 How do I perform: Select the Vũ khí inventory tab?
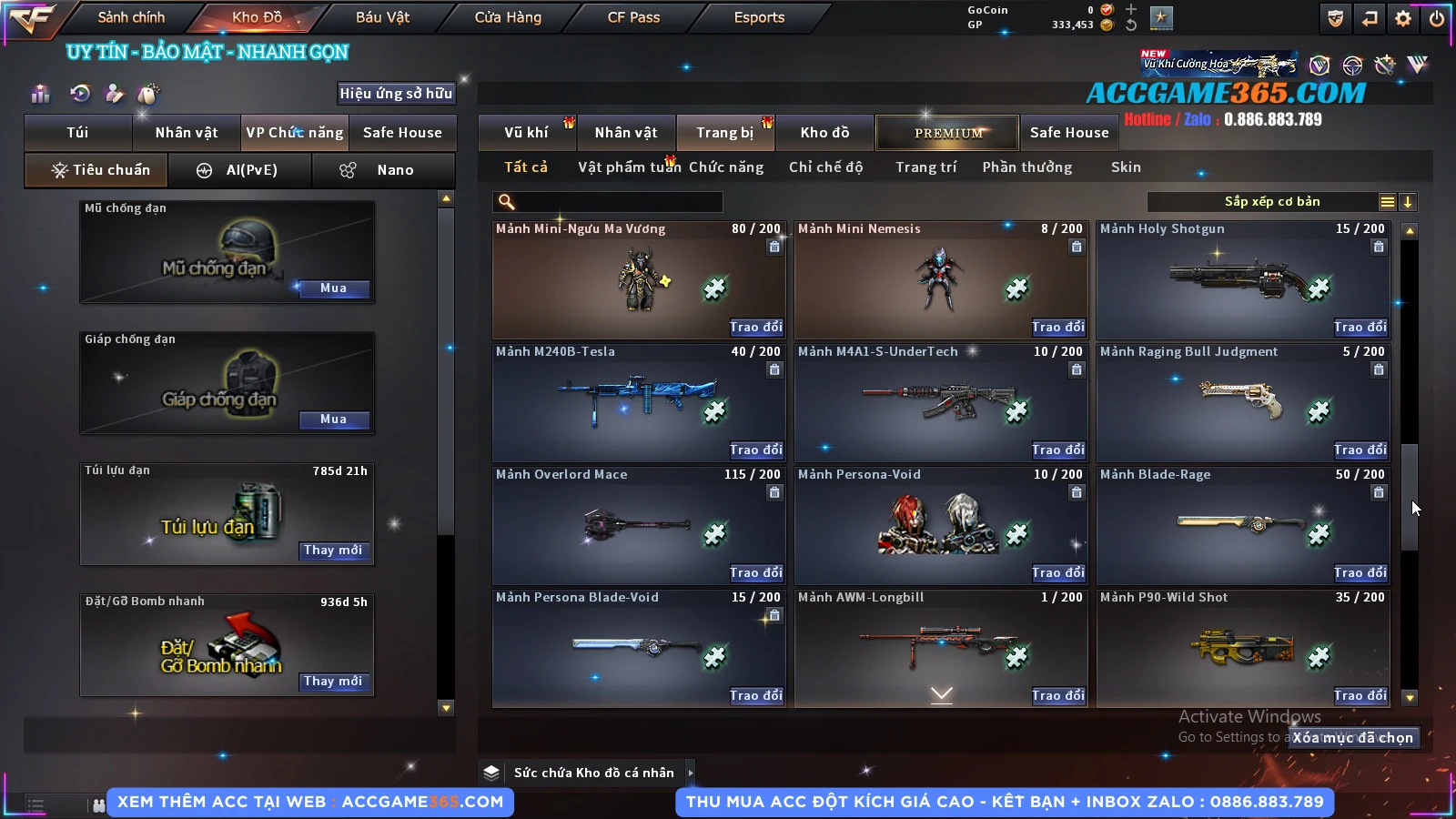click(x=526, y=133)
